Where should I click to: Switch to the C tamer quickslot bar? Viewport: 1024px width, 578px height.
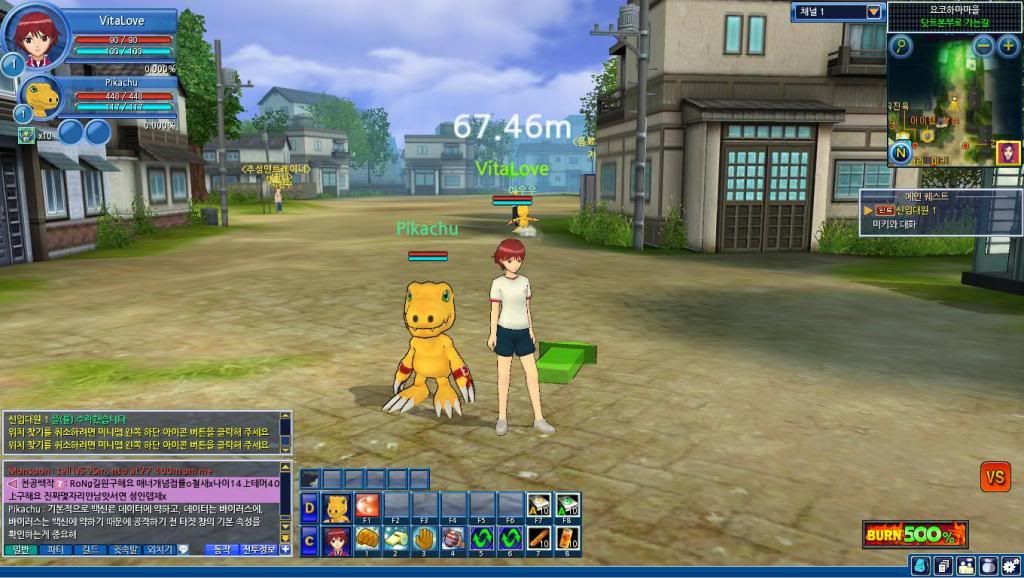click(309, 540)
